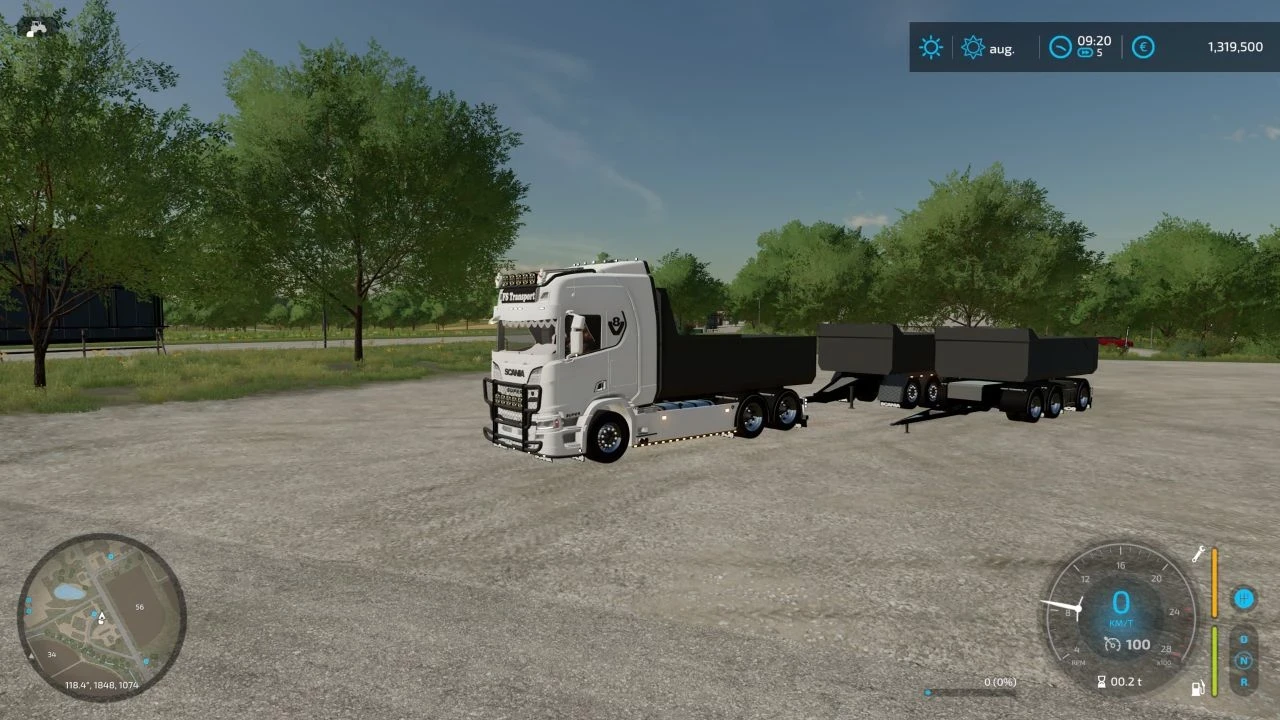Screen dimensions: 1280x720
Task: Click the player arrow on the minimap
Action: (x=100, y=618)
